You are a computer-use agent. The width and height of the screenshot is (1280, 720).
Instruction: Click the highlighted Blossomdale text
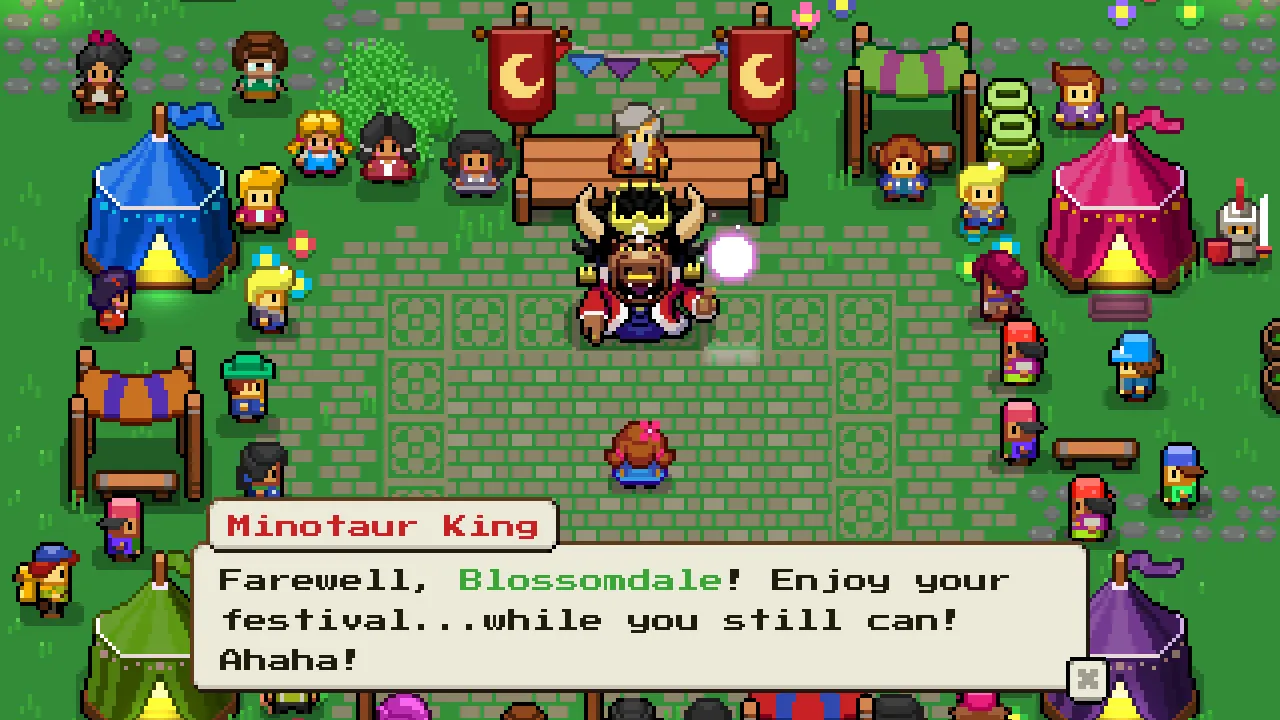pos(589,580)
